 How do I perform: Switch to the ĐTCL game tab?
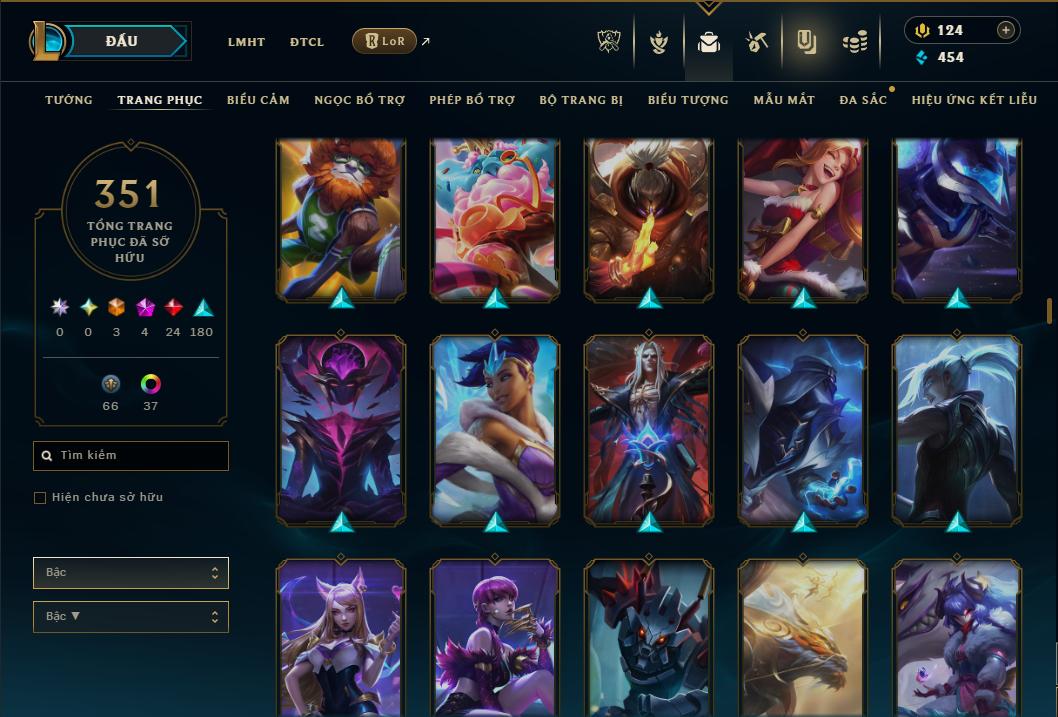click(x=307, y=42)
